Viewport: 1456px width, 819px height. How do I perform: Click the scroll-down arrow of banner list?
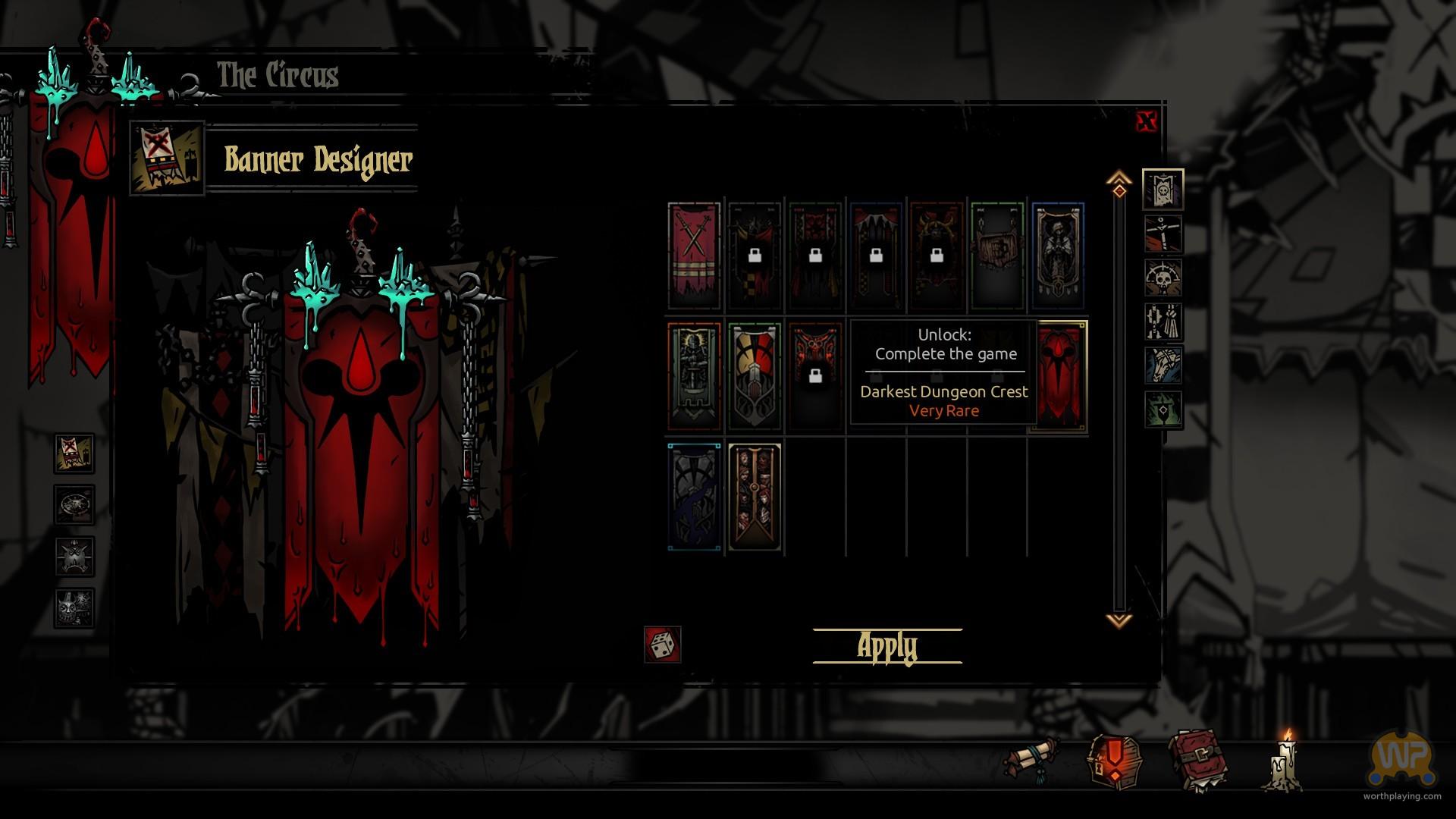[x=1119, y=620]
